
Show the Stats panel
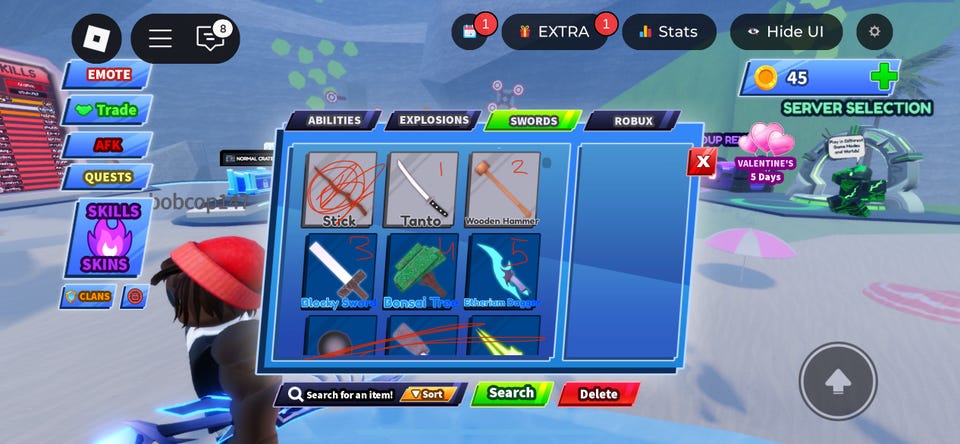(669, 32)
